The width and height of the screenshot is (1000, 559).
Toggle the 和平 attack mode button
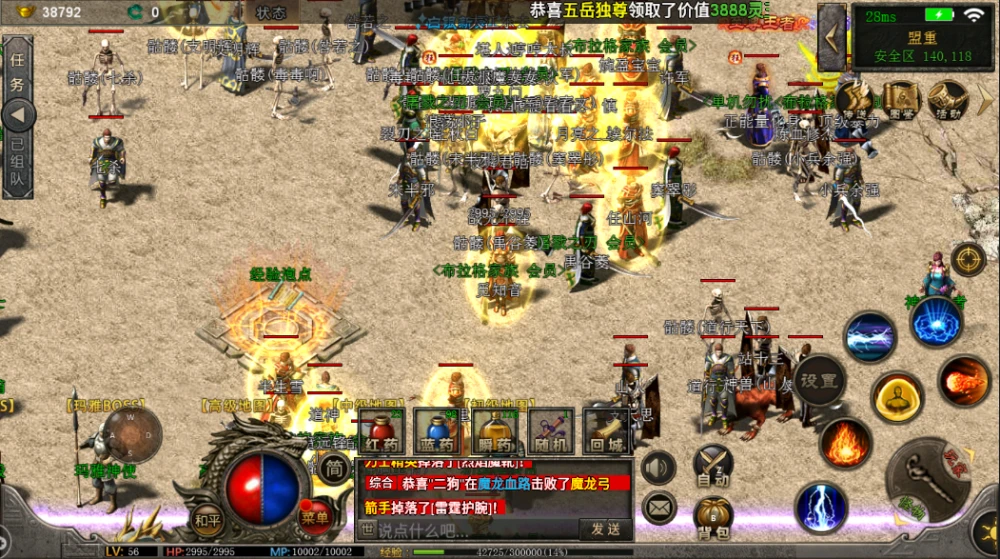(x=207, y=519)
